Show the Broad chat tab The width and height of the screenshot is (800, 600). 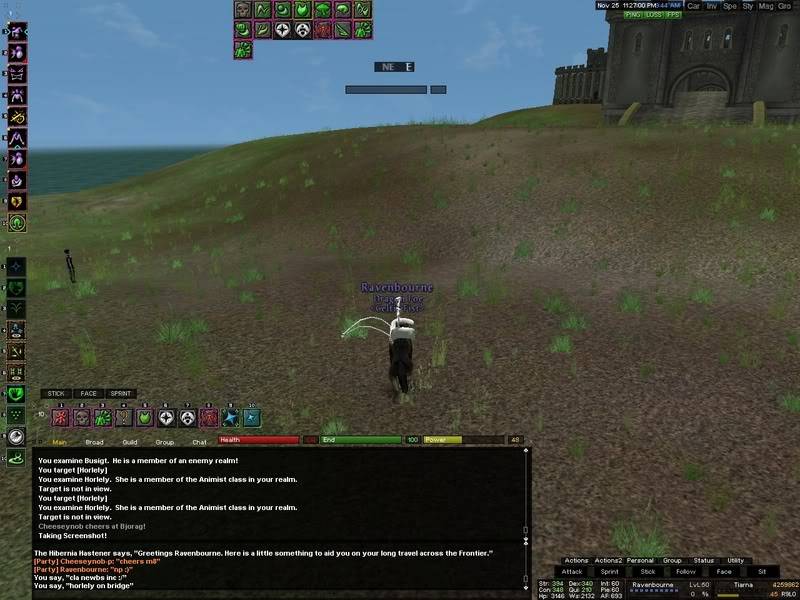pyautogui.click(x=94, y=441)
